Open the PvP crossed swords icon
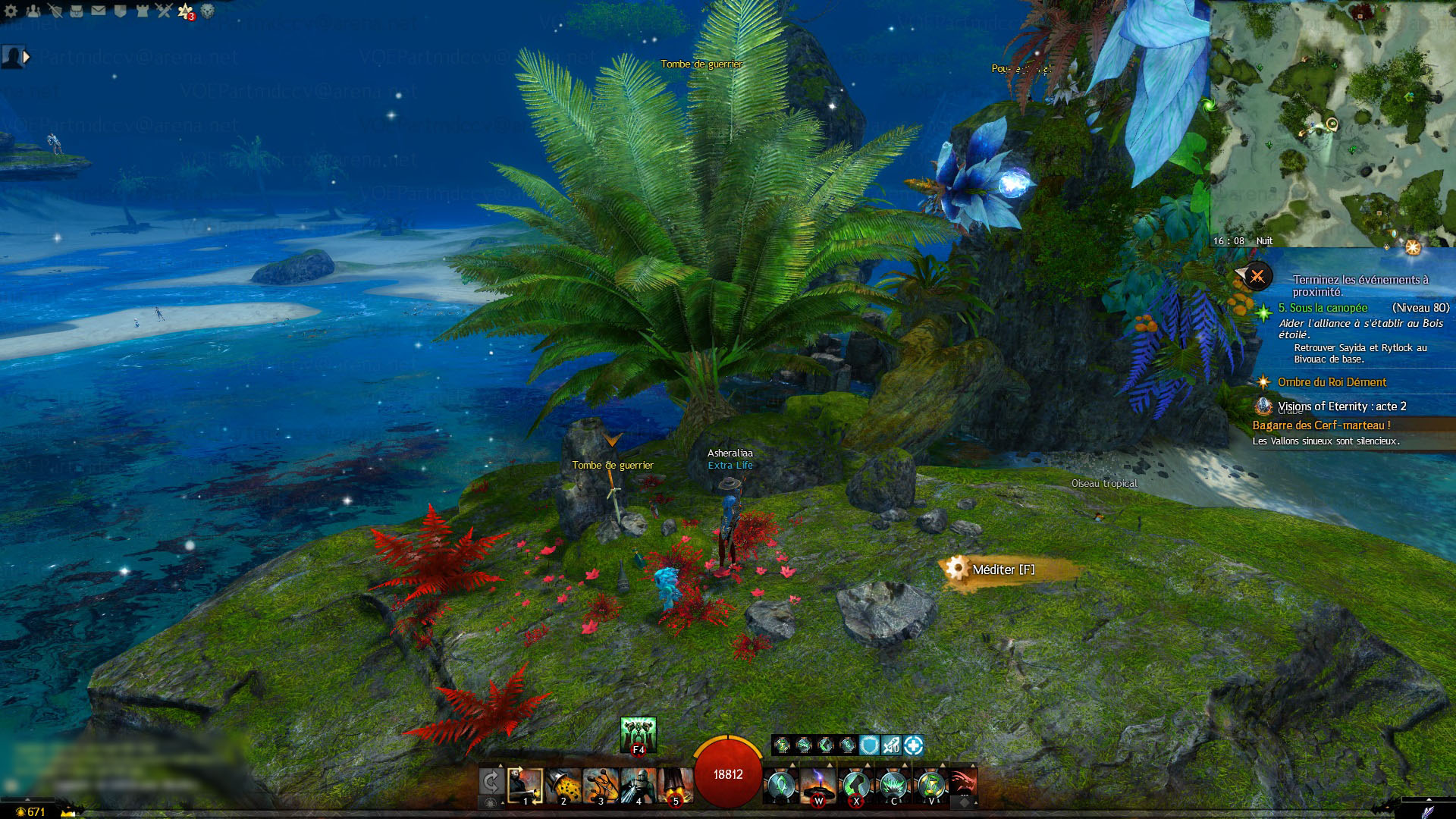1456x819 pixels. pyautogui.click(x=164, y=11)
